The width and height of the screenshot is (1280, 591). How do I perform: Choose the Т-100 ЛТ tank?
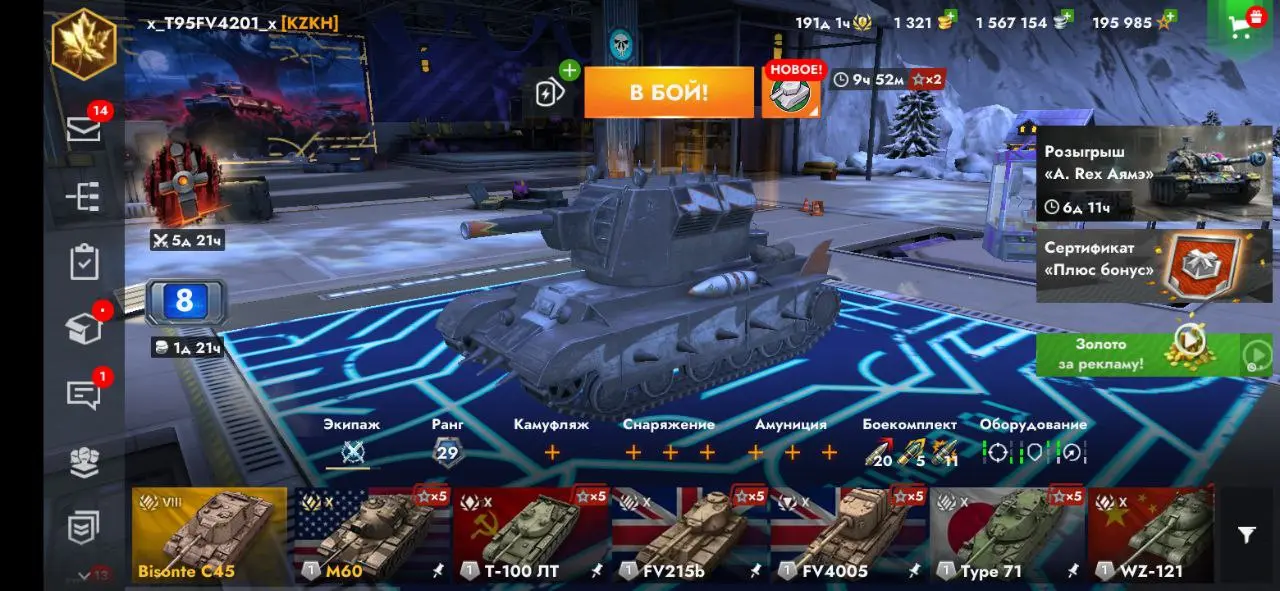pos(530,535)
